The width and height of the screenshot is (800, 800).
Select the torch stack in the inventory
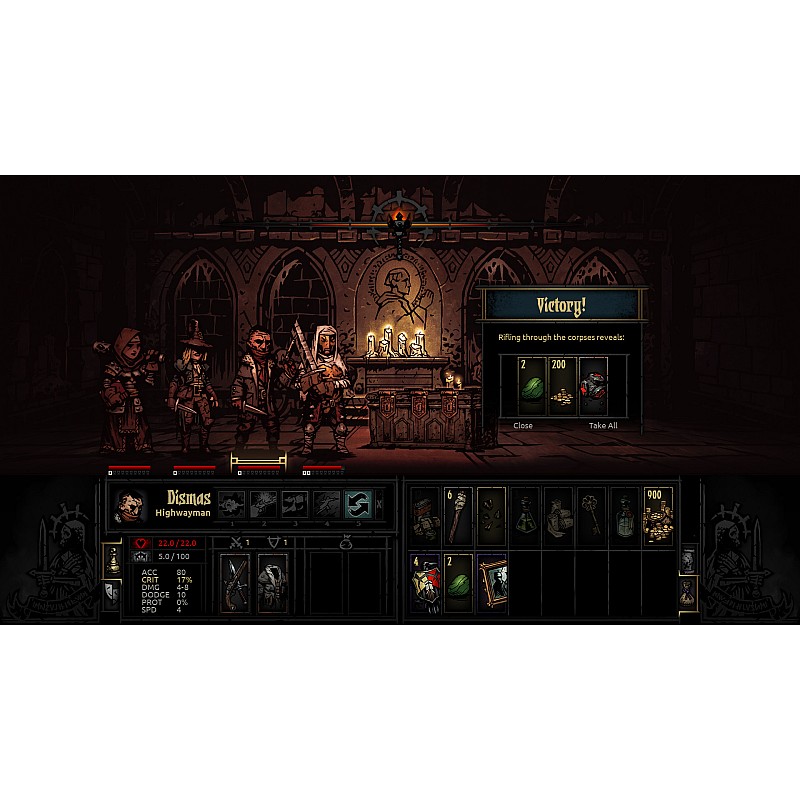459,517
